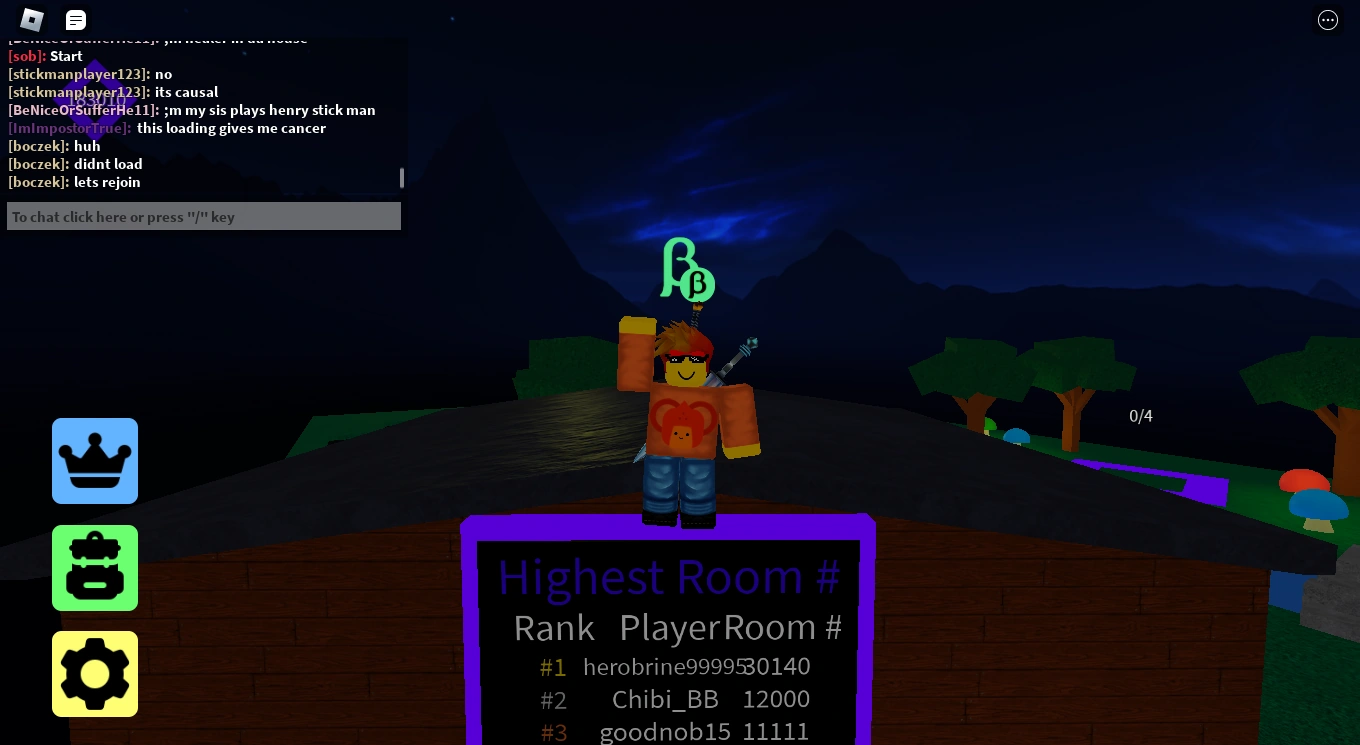Click goodnob15's rank number #3

click(554, 732)
